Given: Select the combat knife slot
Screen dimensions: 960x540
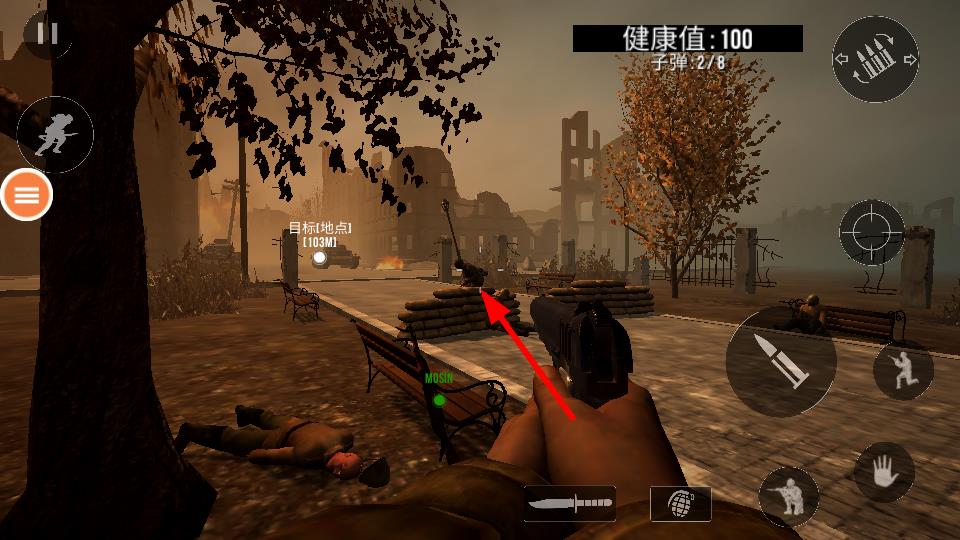Looking at the screenshot, I should click(x=569, y=503).
